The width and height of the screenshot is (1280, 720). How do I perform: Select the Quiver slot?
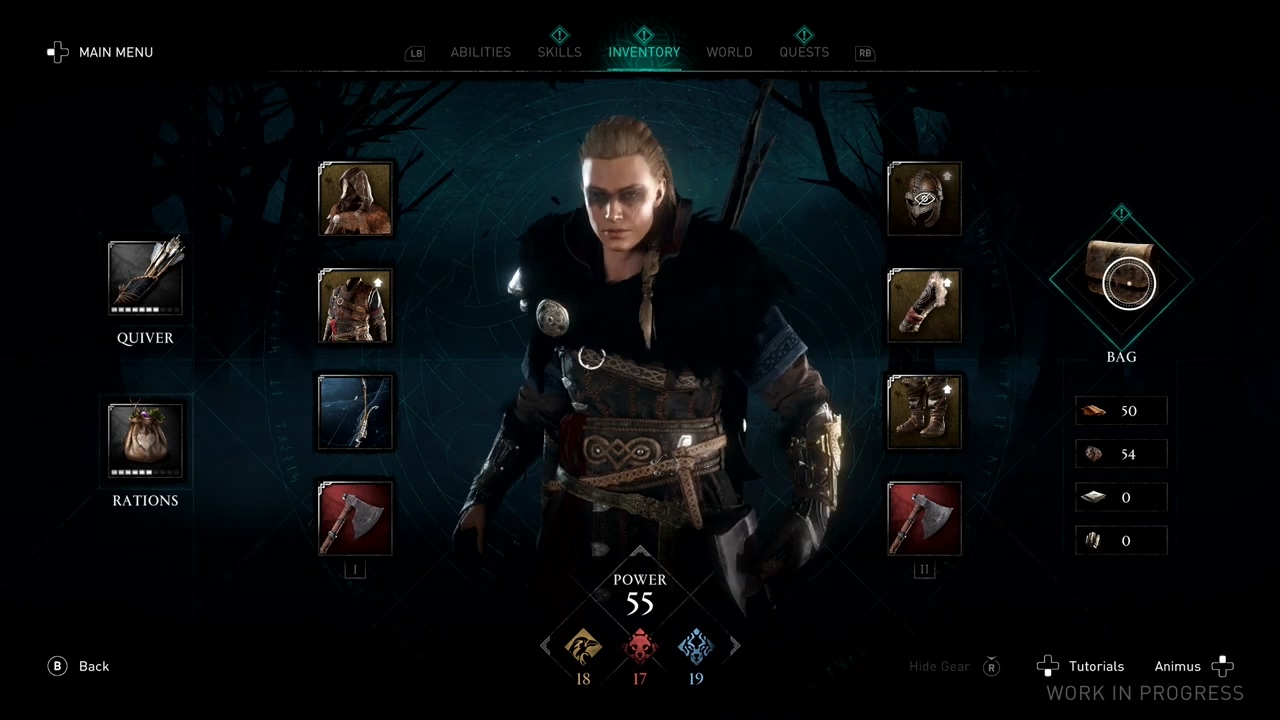pos(145,278)
